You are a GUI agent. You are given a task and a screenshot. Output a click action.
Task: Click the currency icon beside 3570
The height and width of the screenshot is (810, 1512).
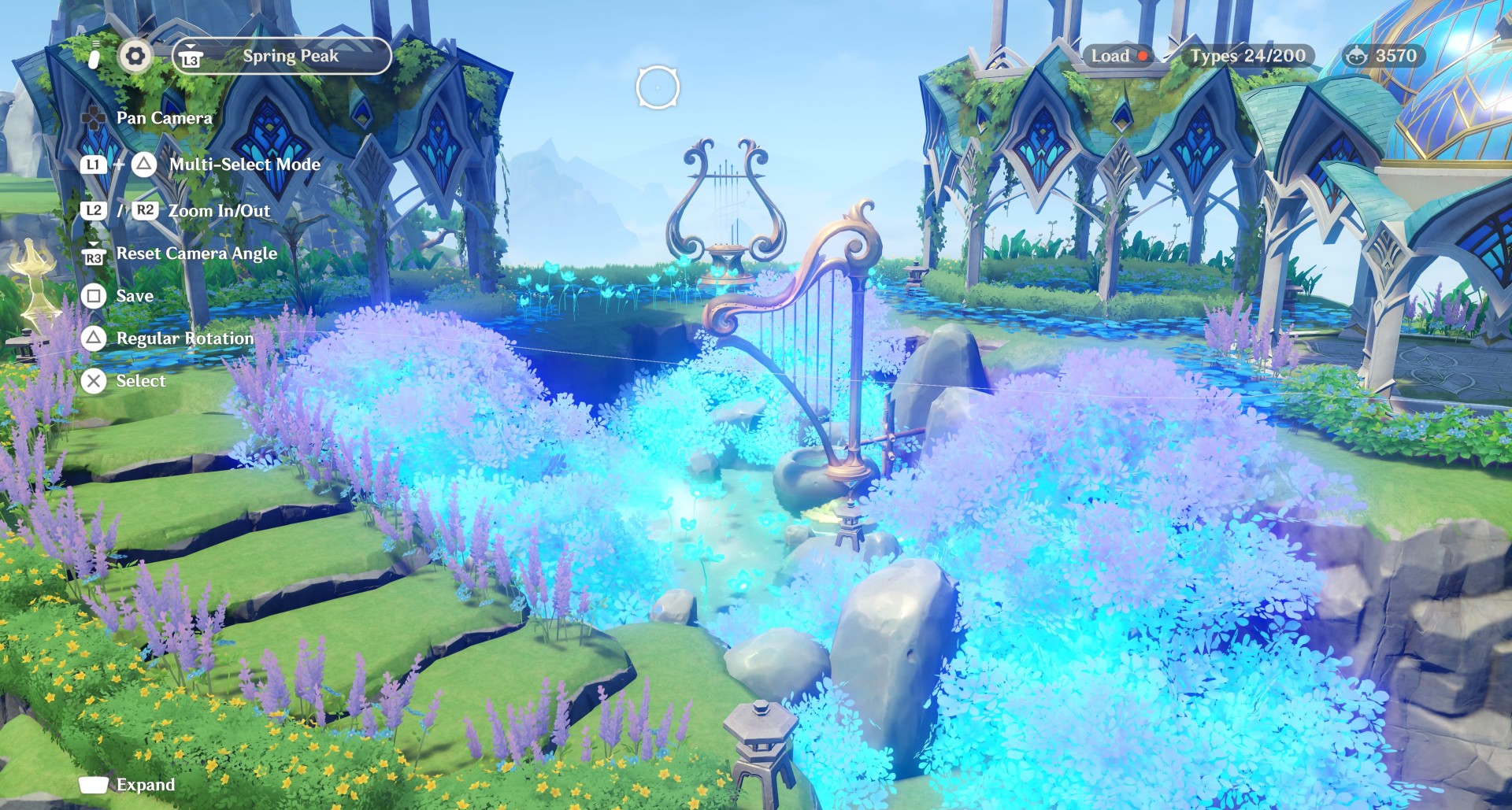(x=1357, y=56)
